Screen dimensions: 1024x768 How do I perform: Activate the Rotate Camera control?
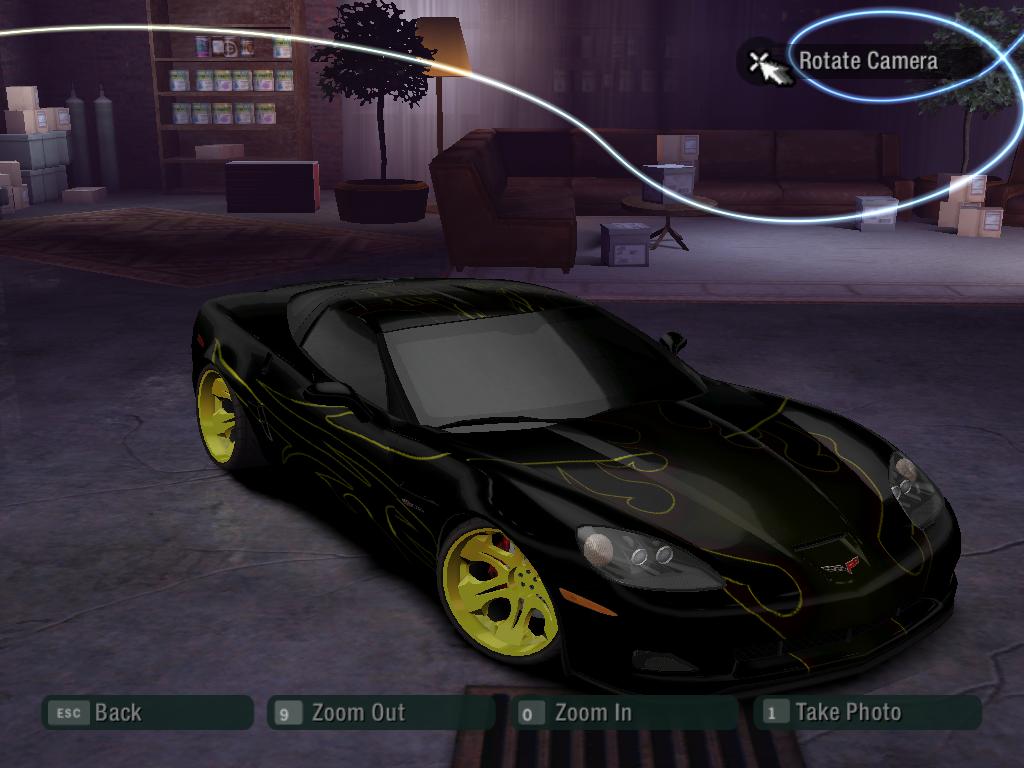(x=866, y=61)
